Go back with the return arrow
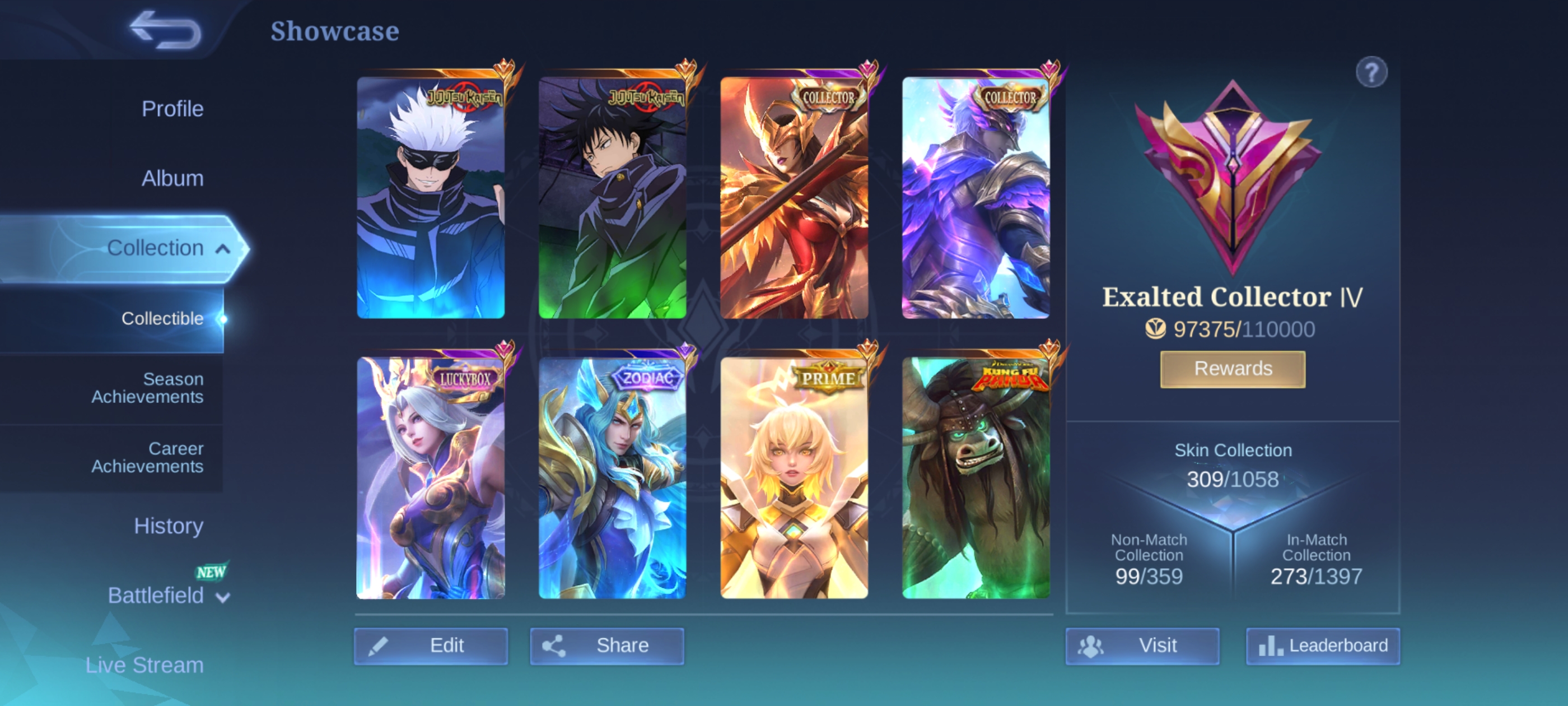Image resolution: width=1568 pixels, height=706 pixels. point(166,30)
